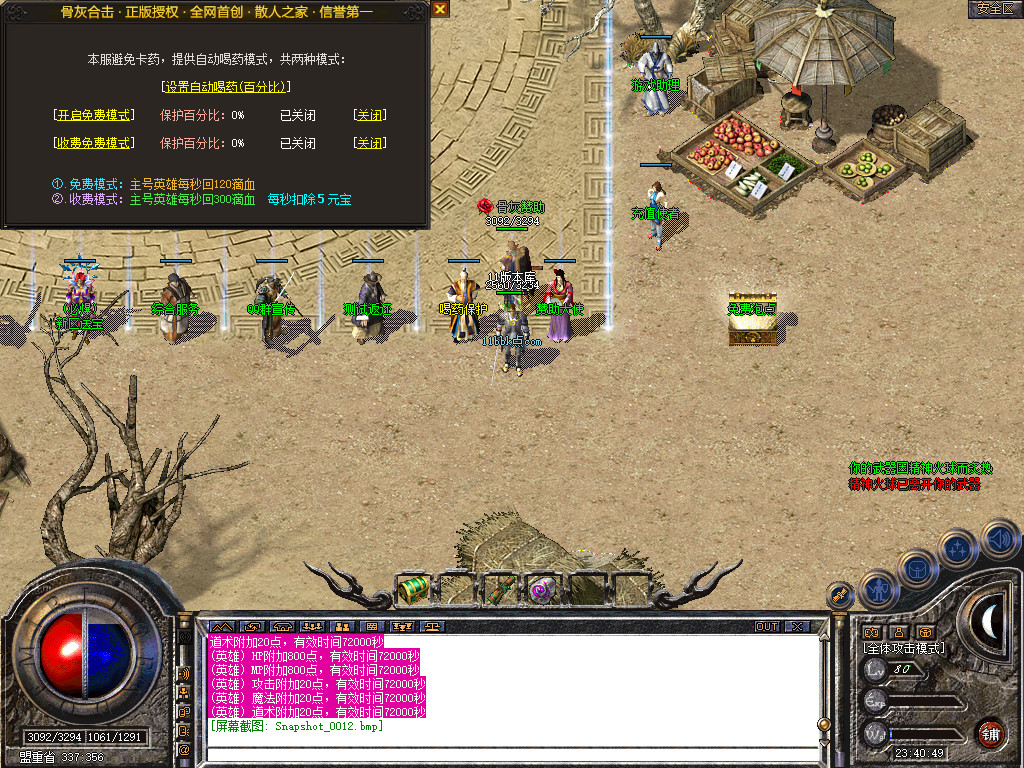Select the 开启免费模式 option
Screen dimensions: 1024x768
point(93,115)
